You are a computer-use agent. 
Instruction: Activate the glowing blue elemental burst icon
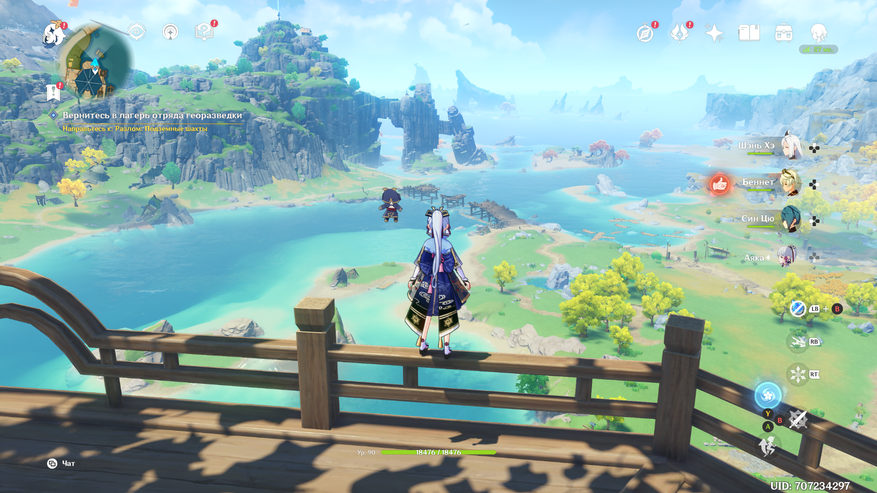coord(768,395)
